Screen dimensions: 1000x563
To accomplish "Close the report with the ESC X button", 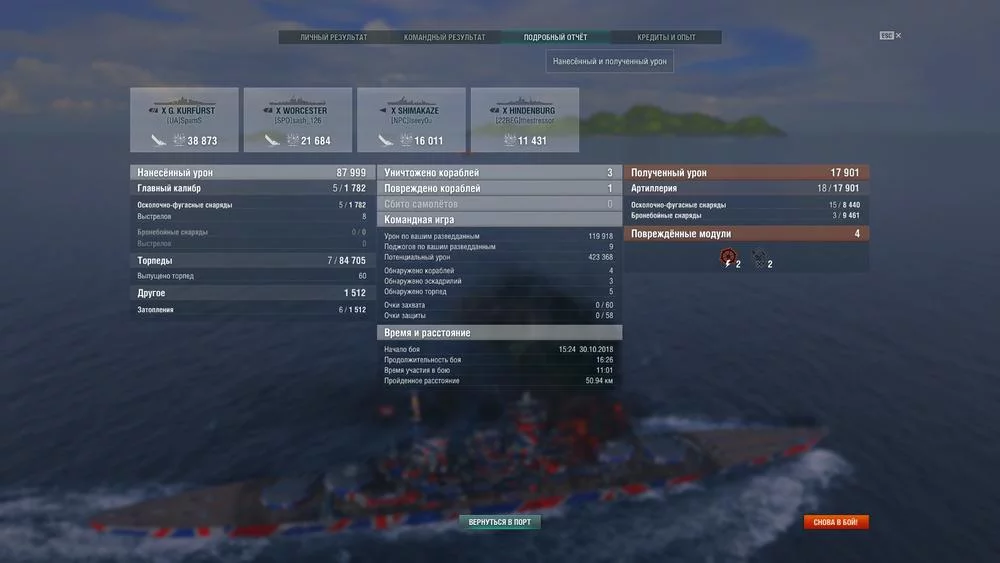I will [x=891, y=36].
